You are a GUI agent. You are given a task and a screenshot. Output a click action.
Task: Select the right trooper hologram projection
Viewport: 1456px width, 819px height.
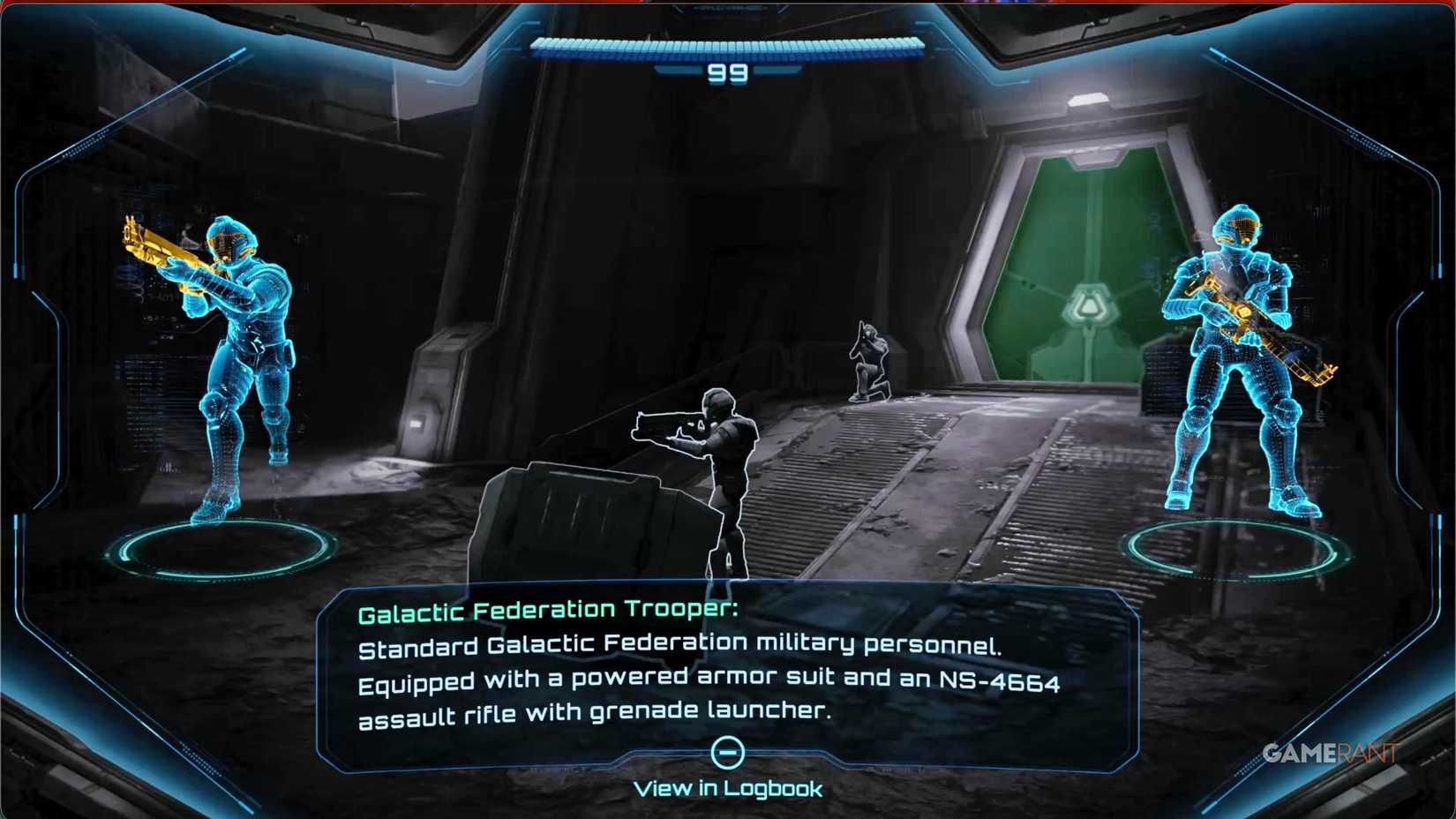pos(1235,371)
